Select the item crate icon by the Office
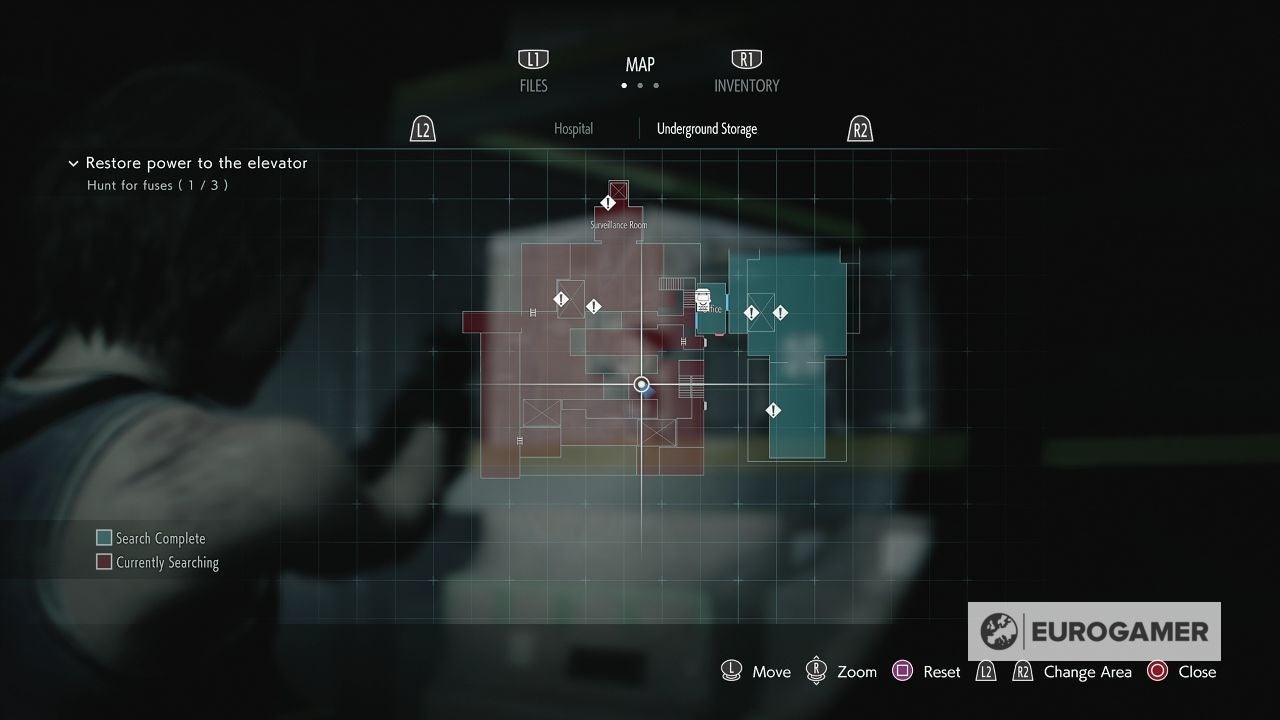The height and width of the screenshot is (720, 1280). coord(703,298)
